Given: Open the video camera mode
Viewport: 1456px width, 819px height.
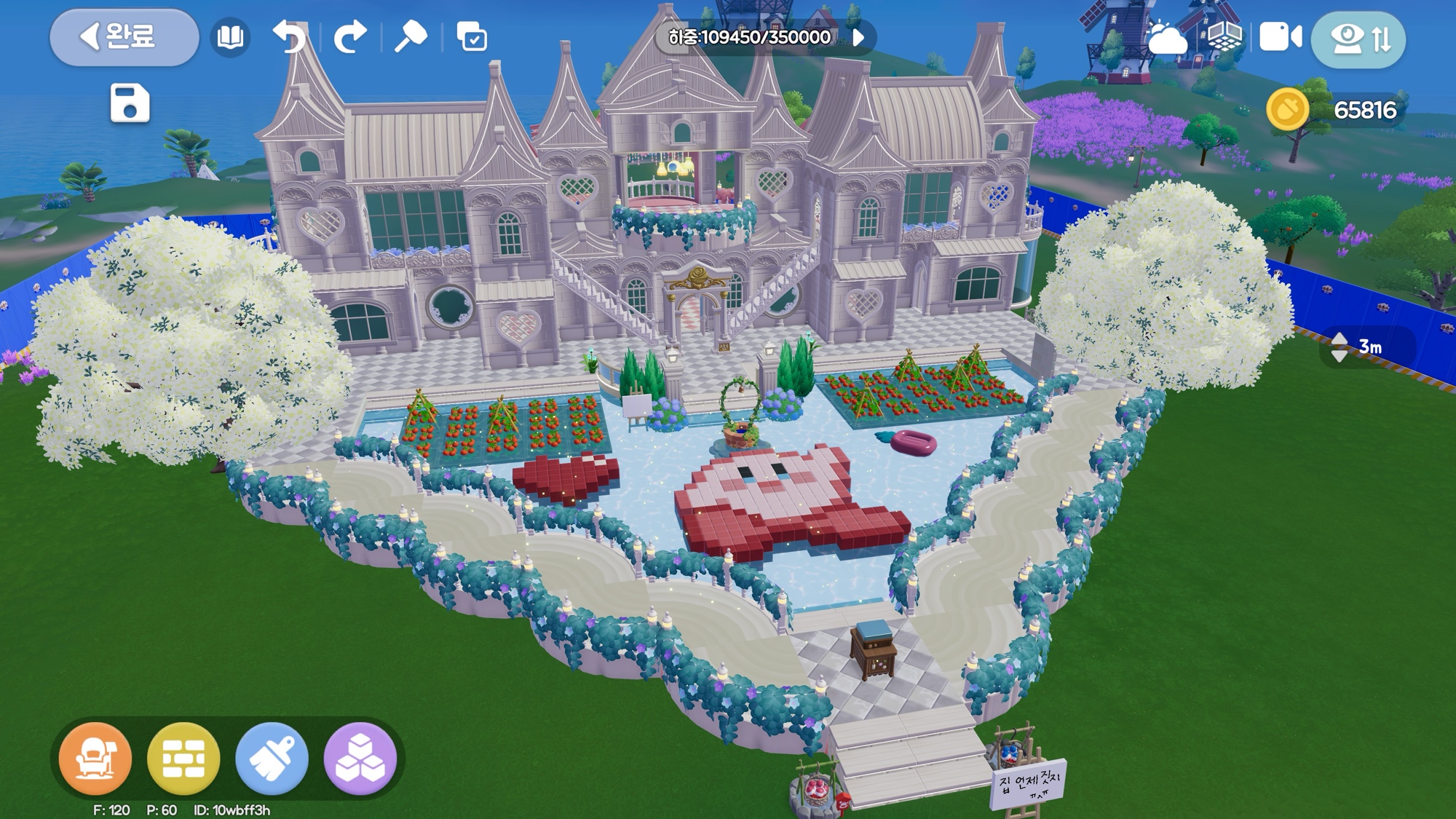Looking at the screenshot, I should (1281, 37).
